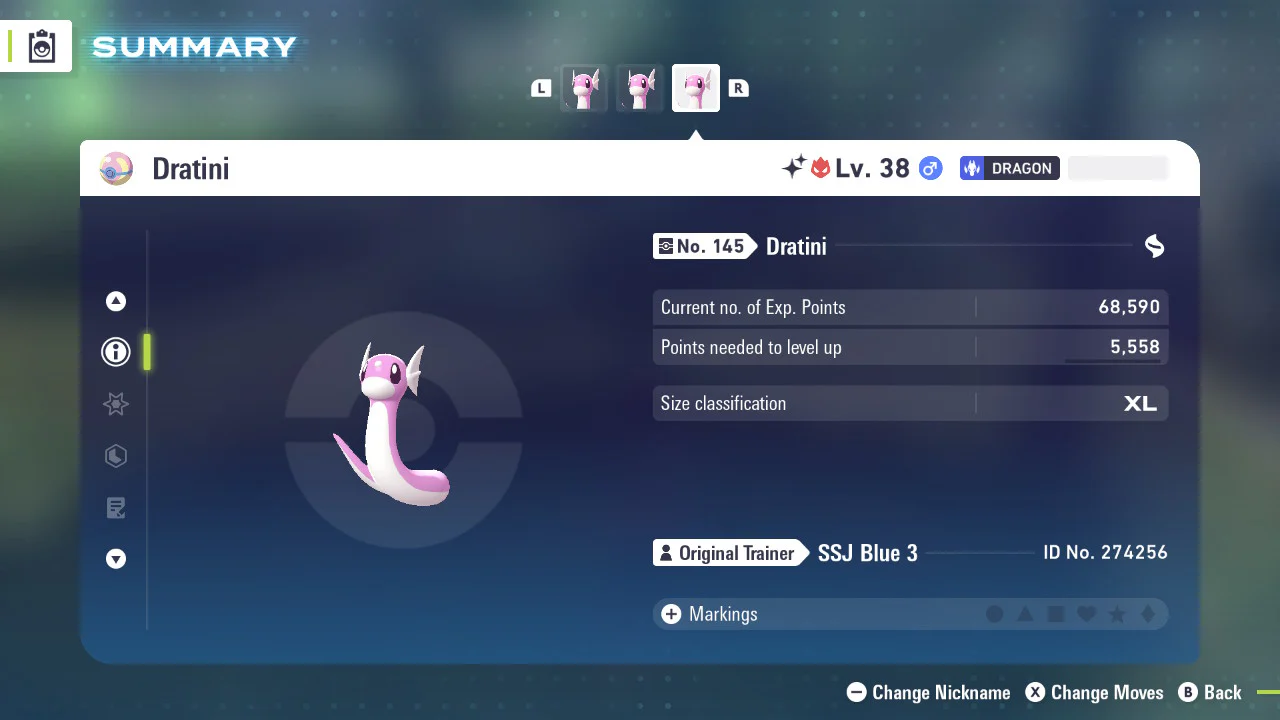The image size is (1280, 720).
Task: Toggle the diamond marking
Action: pos(1147,614)
